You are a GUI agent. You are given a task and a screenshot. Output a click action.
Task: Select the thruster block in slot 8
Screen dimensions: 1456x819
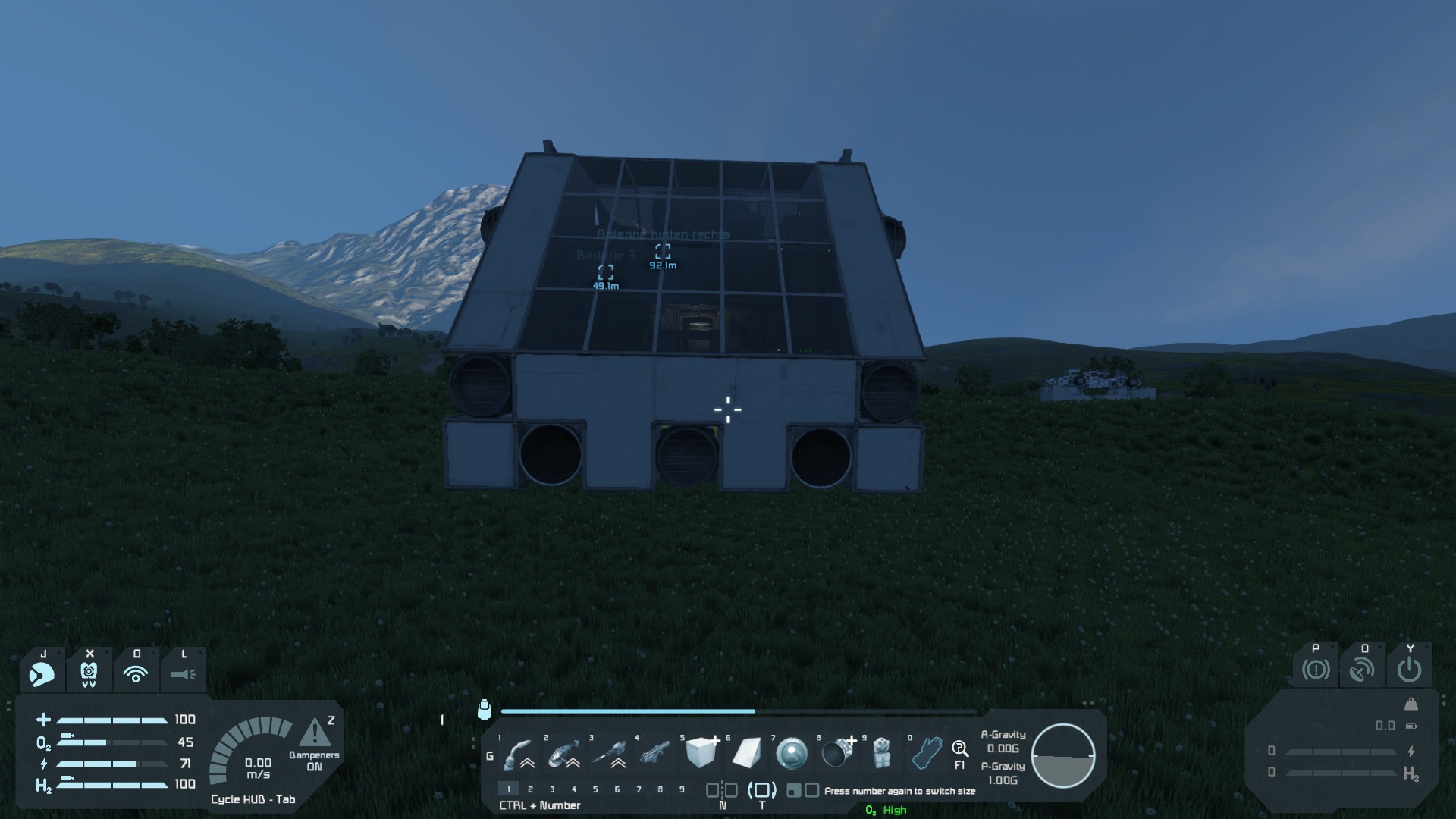pyautogui.click(x=836, y=753)
